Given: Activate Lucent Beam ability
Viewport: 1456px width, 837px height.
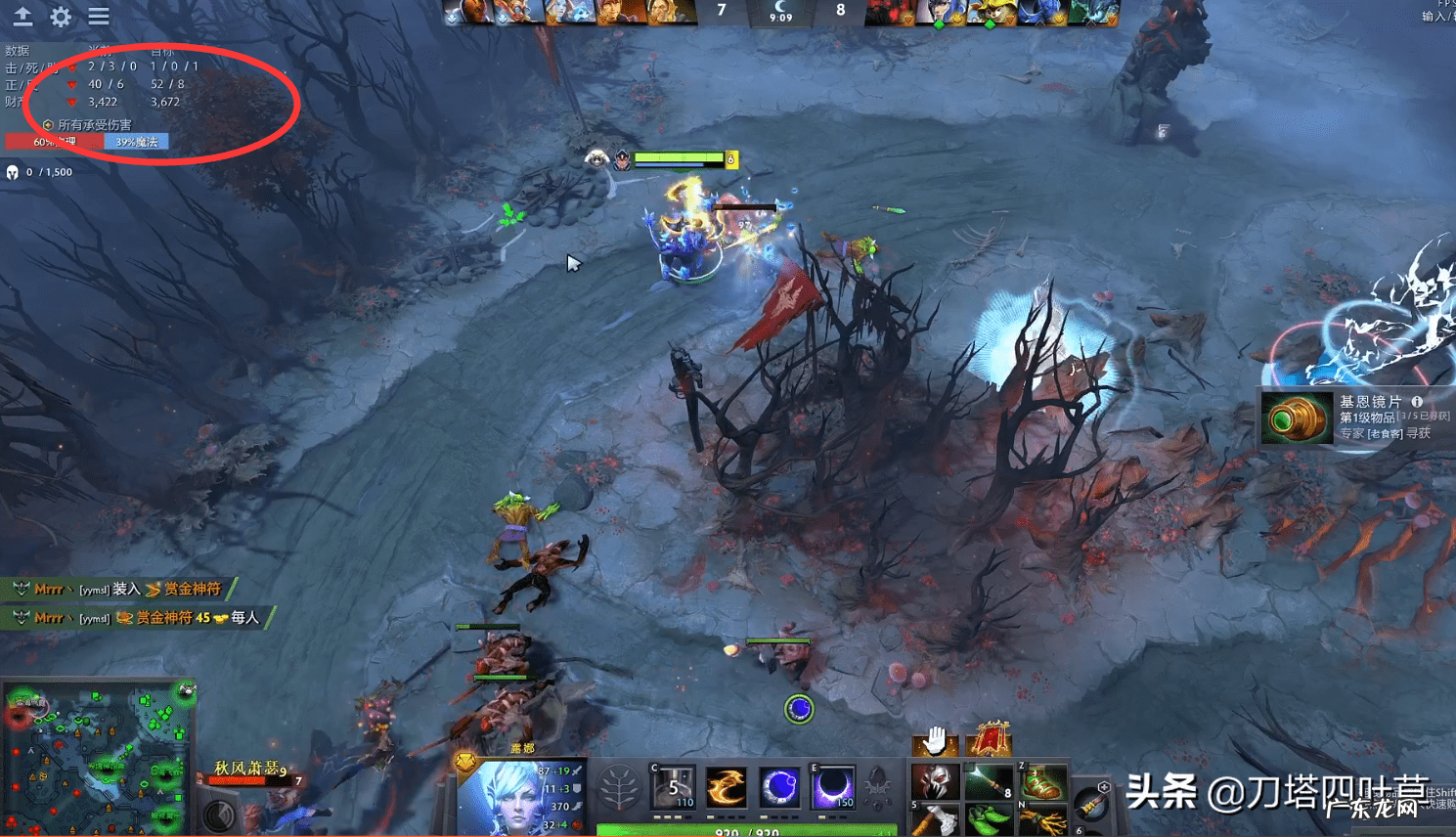Looking at the screenshot, I should click(674, 787).
